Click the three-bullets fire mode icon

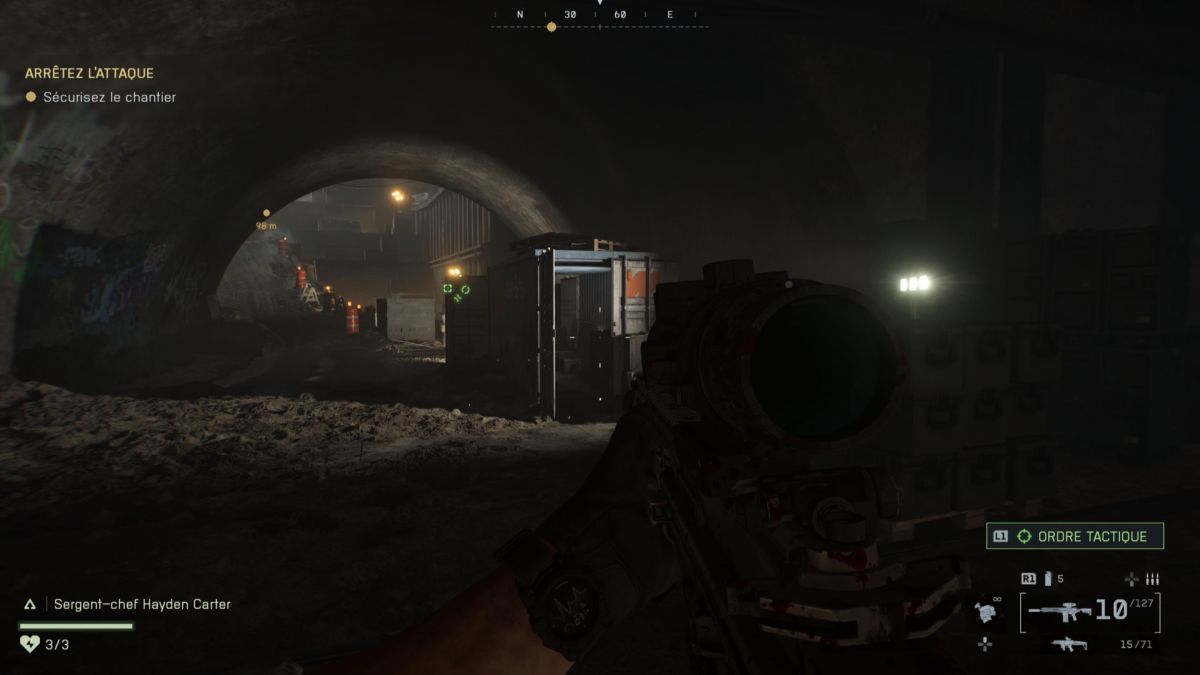click(1152, 579)
